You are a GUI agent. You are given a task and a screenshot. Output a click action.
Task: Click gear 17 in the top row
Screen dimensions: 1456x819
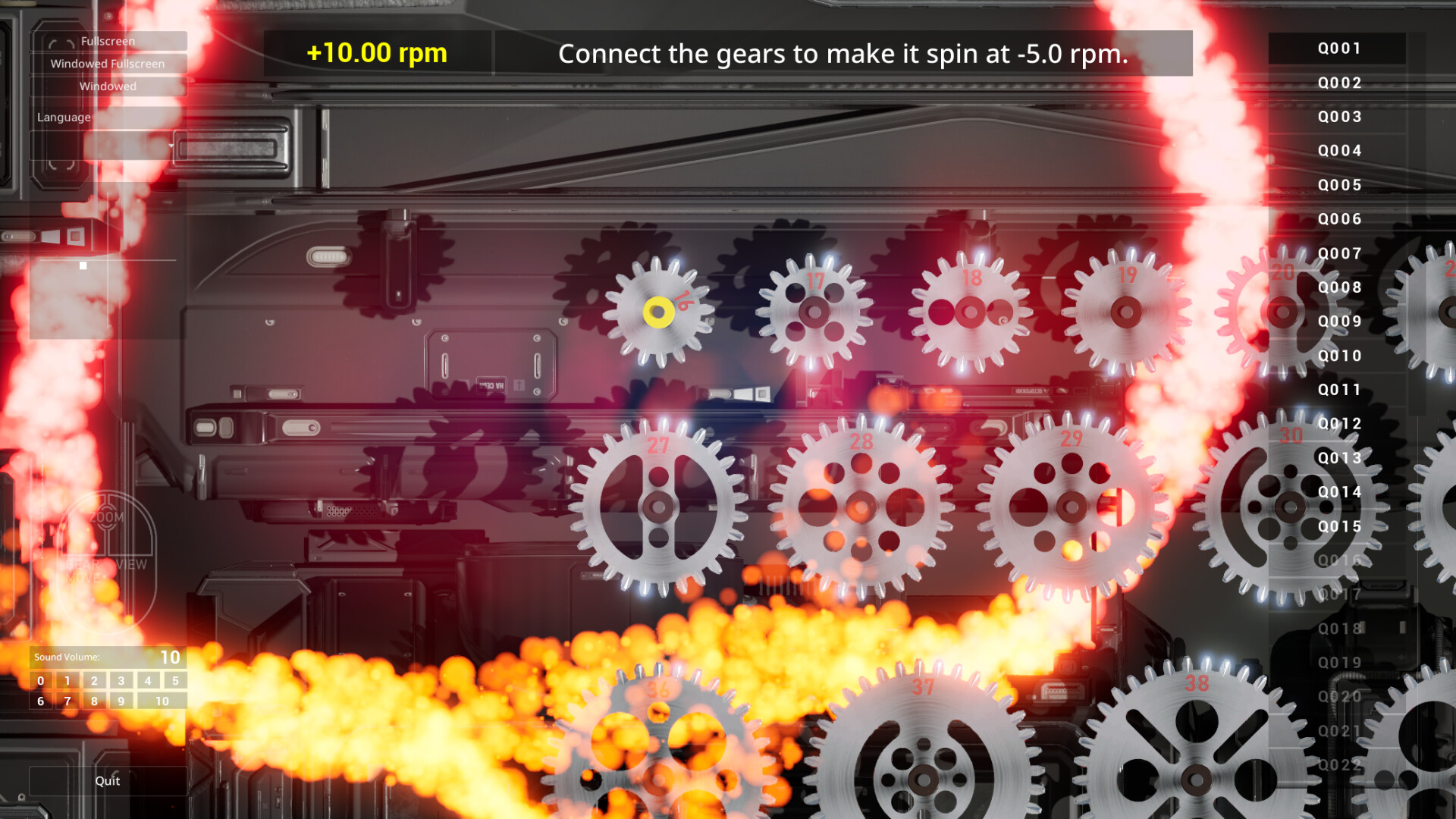(x=816, y=312)
